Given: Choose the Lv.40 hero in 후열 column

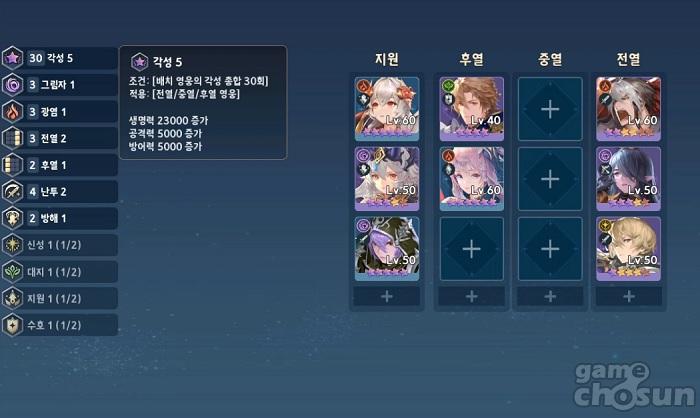Looking at the screenshot, I should tap(470, 108).
